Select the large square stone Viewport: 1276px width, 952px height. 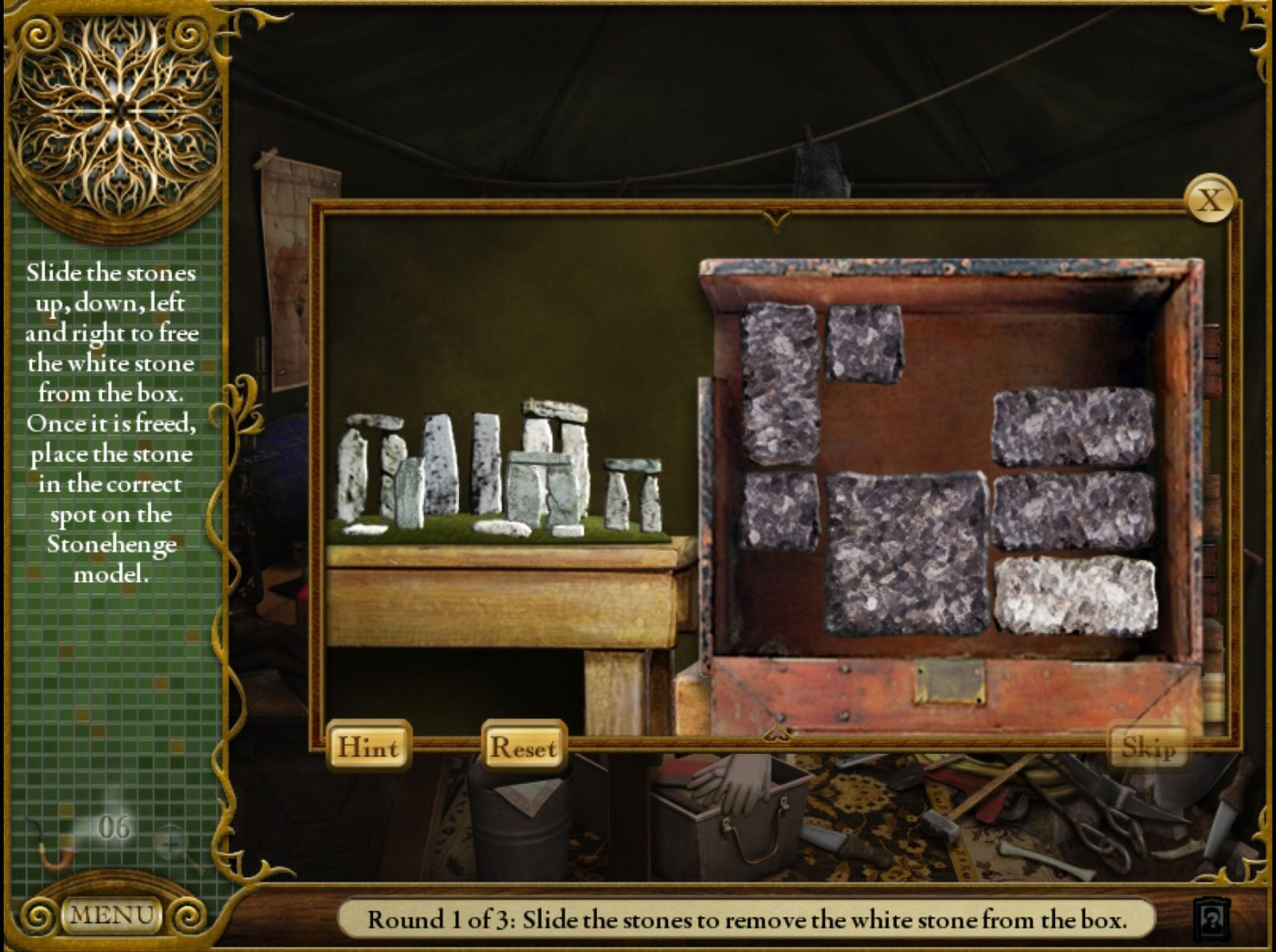(x=907, y=554)
